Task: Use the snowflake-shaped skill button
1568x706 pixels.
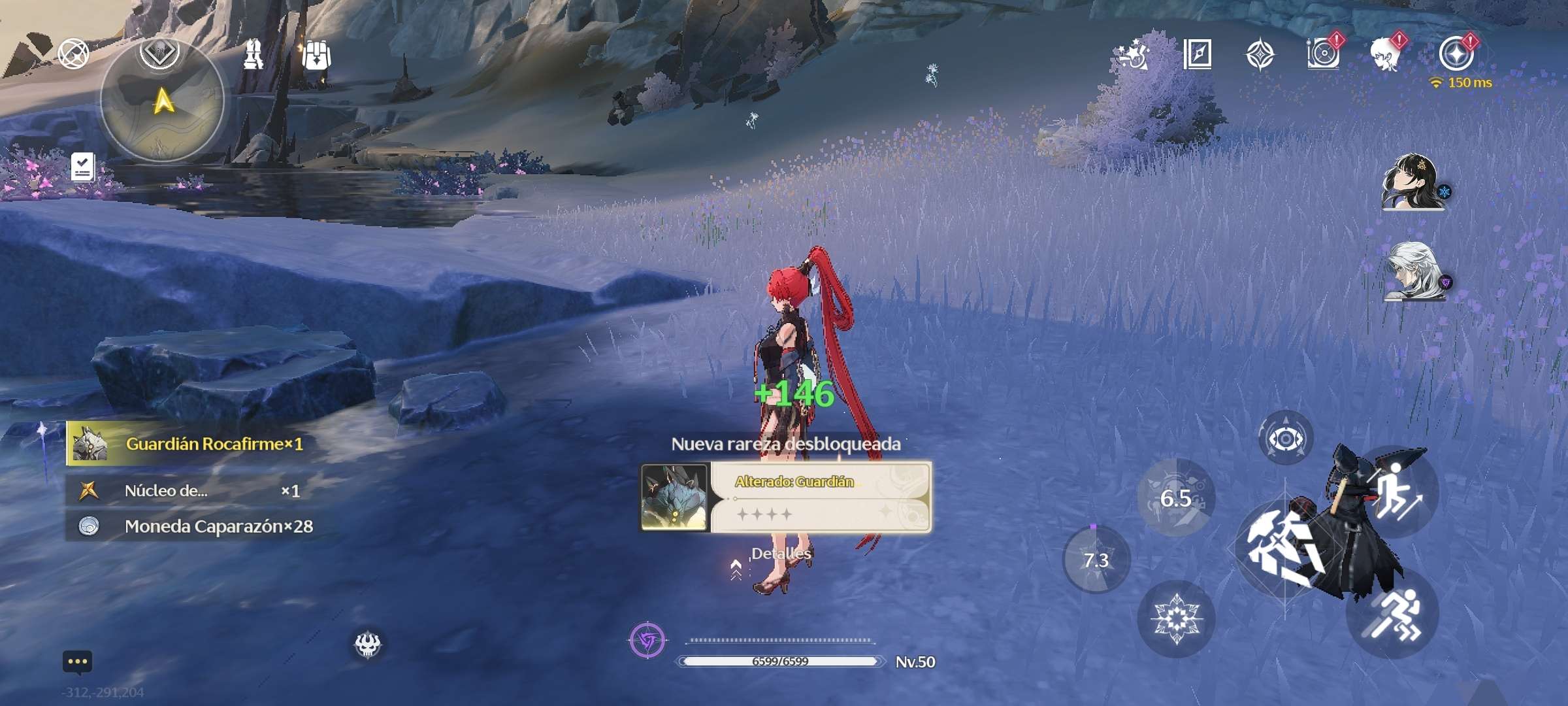Action: [1176, 618]
